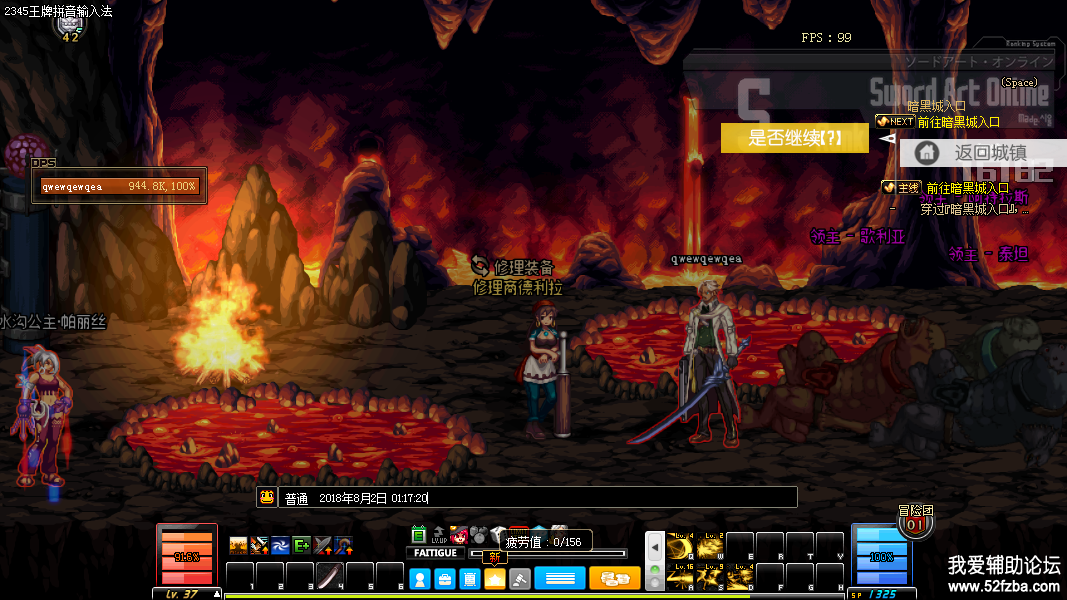Activate the Lv.9 skill on slot S
The image size is (1067, 600).
coord(710,576)
